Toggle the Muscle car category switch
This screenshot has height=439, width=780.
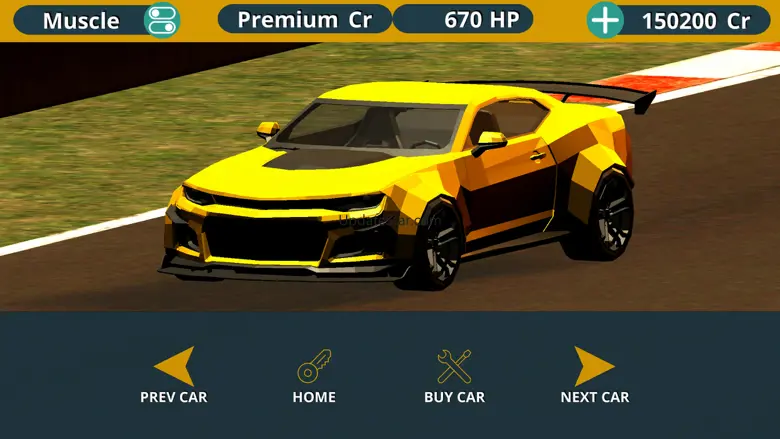[x=160, y=20]
